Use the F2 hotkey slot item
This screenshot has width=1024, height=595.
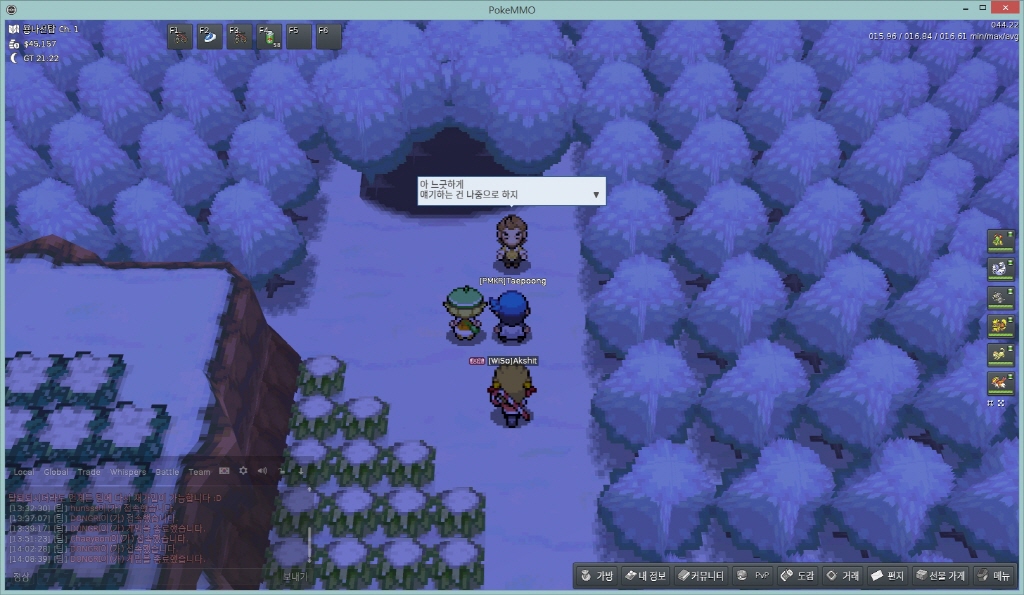click(209, 37)
